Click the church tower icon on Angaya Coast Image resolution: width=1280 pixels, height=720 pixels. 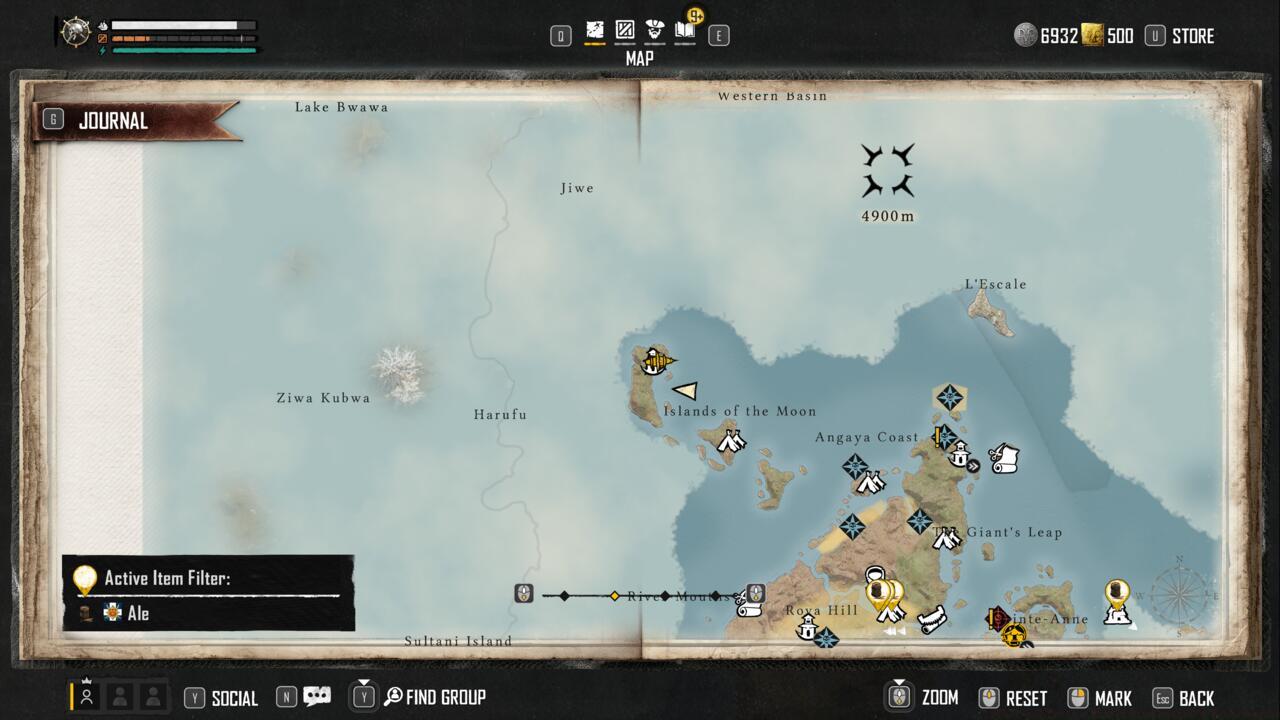click(960, 455)
